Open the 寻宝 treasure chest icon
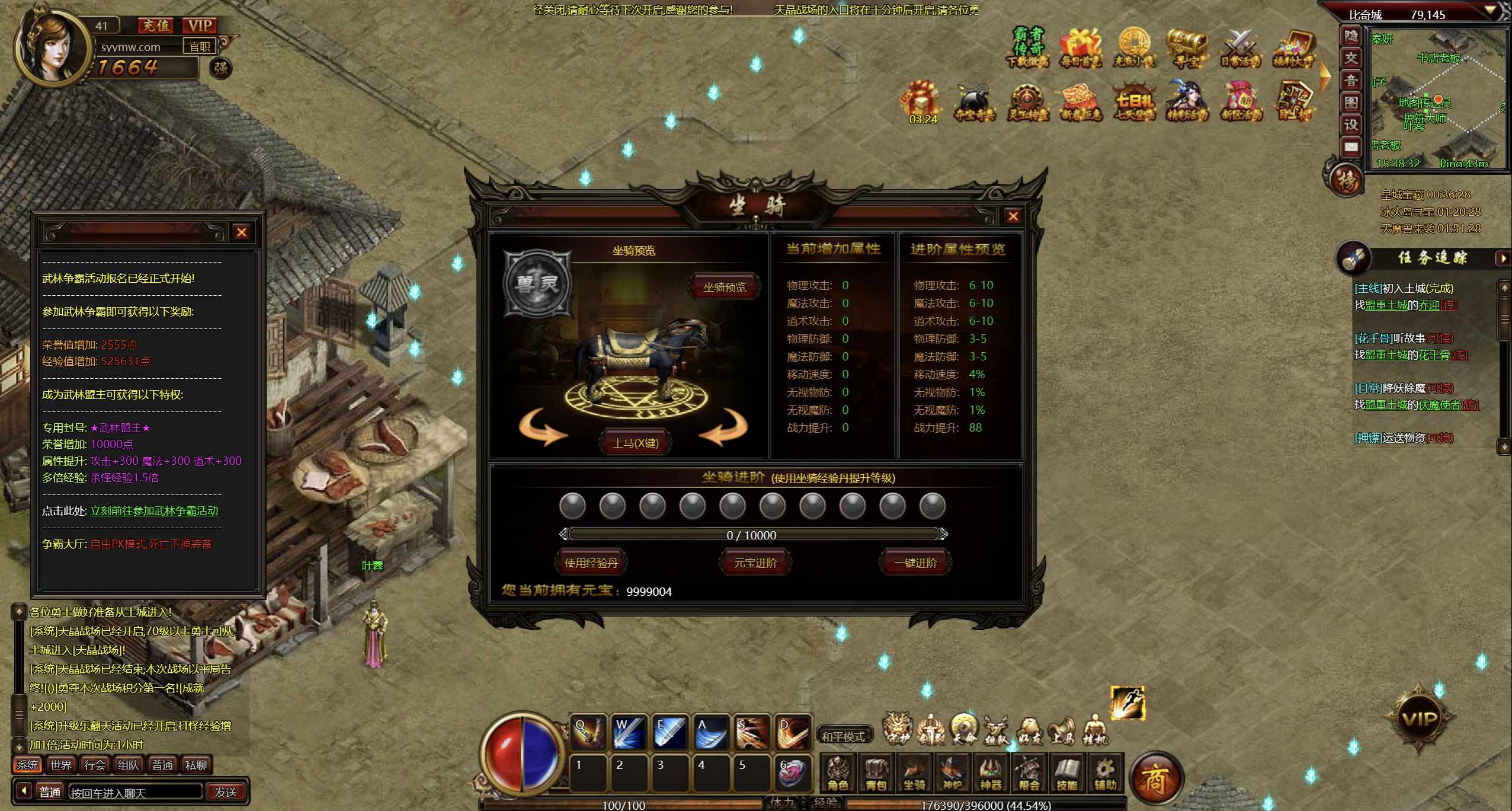This screenshot has width=1512, height=811. point(1186,47)
